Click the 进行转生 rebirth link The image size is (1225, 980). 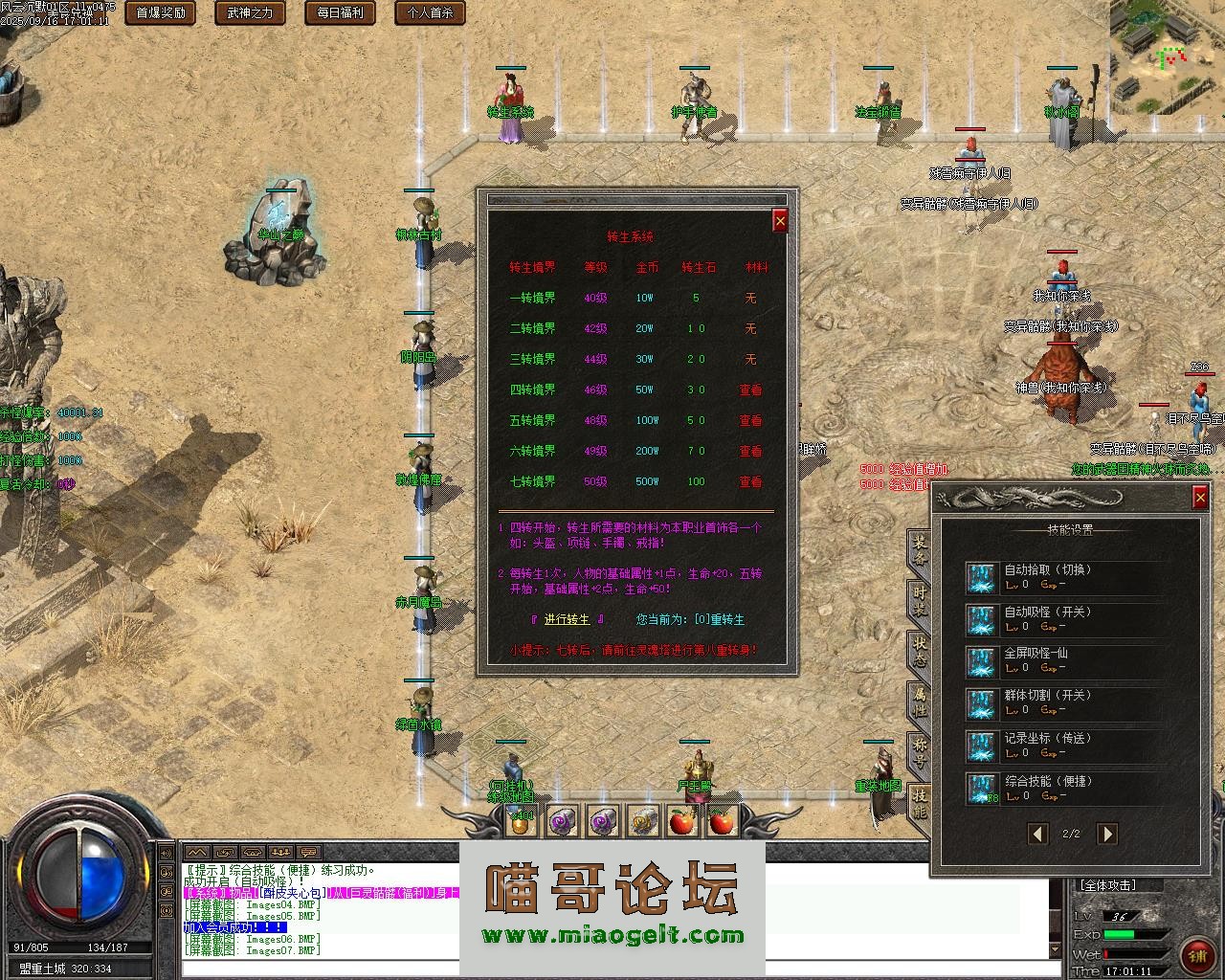coord(568,619)
